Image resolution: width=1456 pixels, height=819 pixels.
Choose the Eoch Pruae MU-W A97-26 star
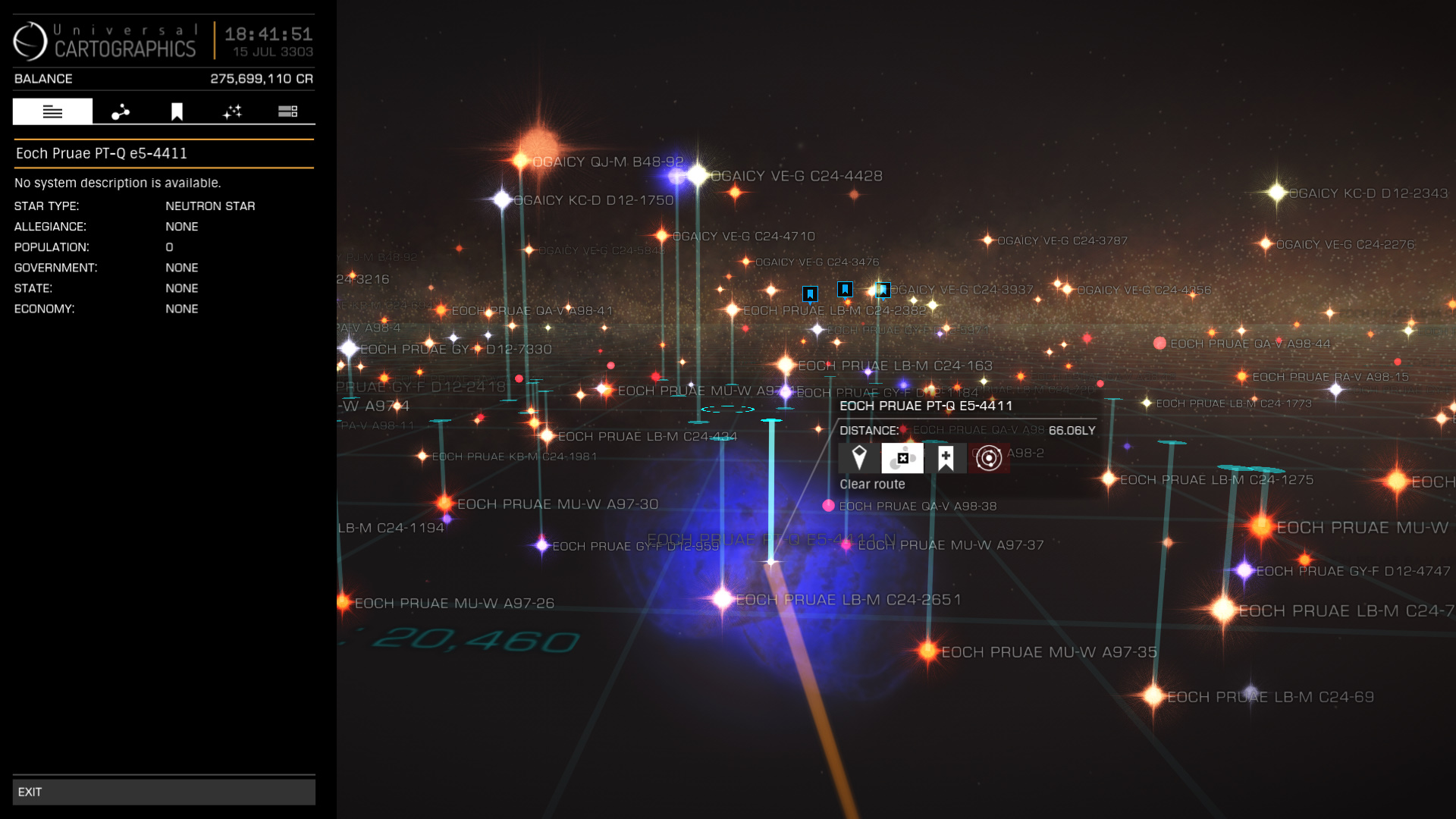[344, 603]
